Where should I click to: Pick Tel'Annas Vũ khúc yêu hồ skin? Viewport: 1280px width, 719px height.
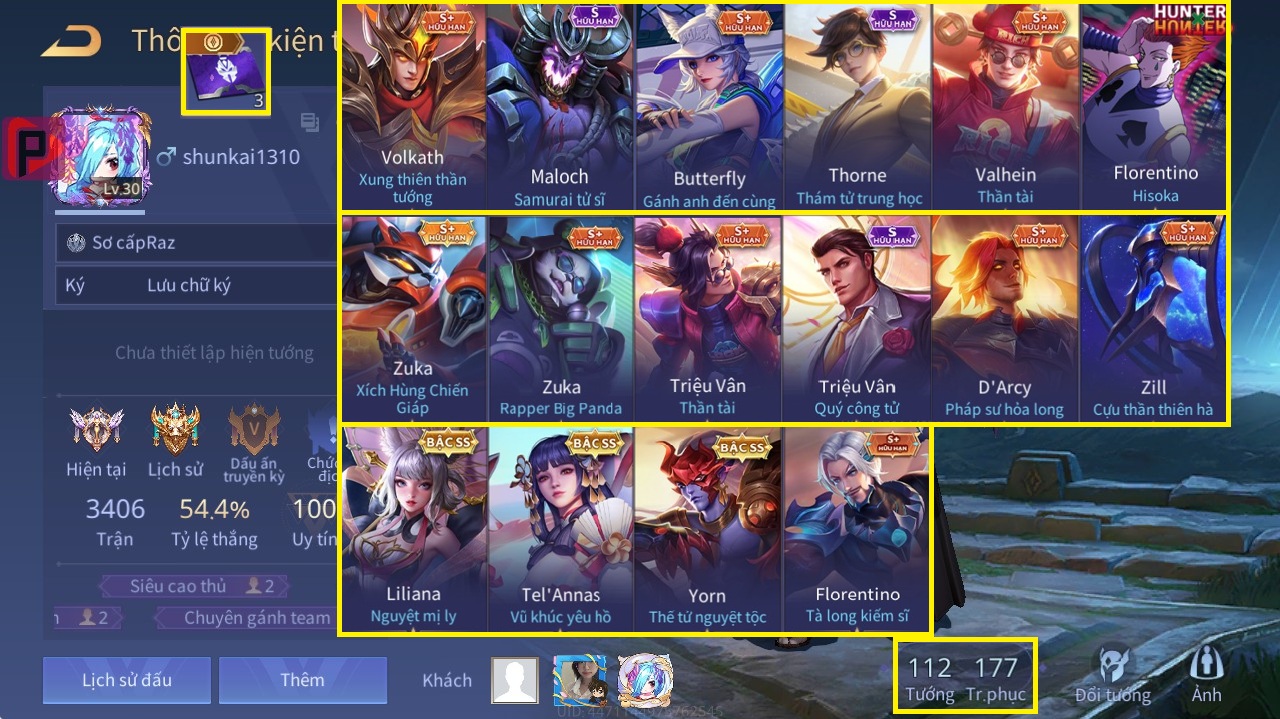tap(560, 529)
